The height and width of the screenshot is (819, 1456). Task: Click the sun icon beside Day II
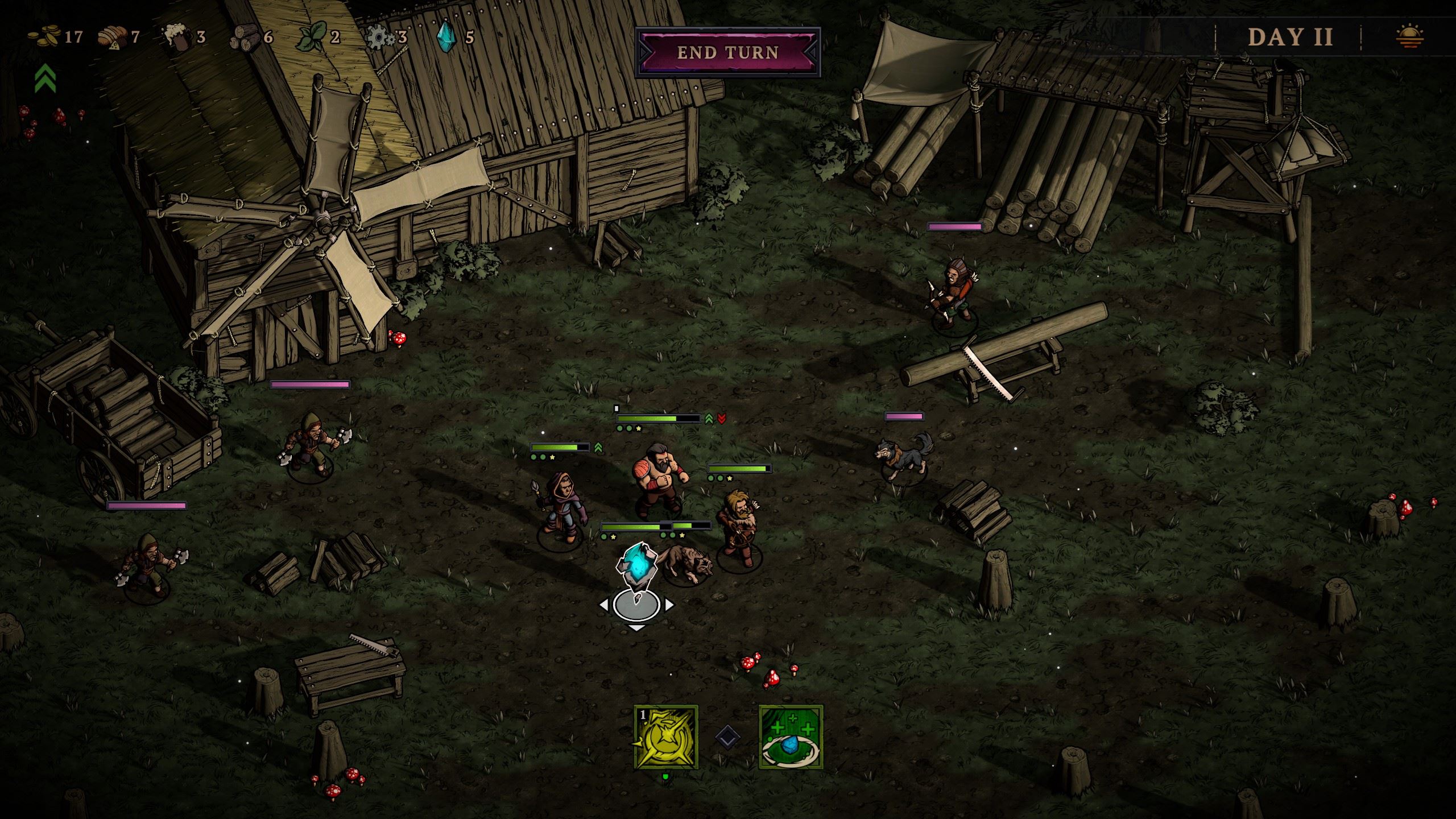pyautogui.click(x=1409, y=37)
